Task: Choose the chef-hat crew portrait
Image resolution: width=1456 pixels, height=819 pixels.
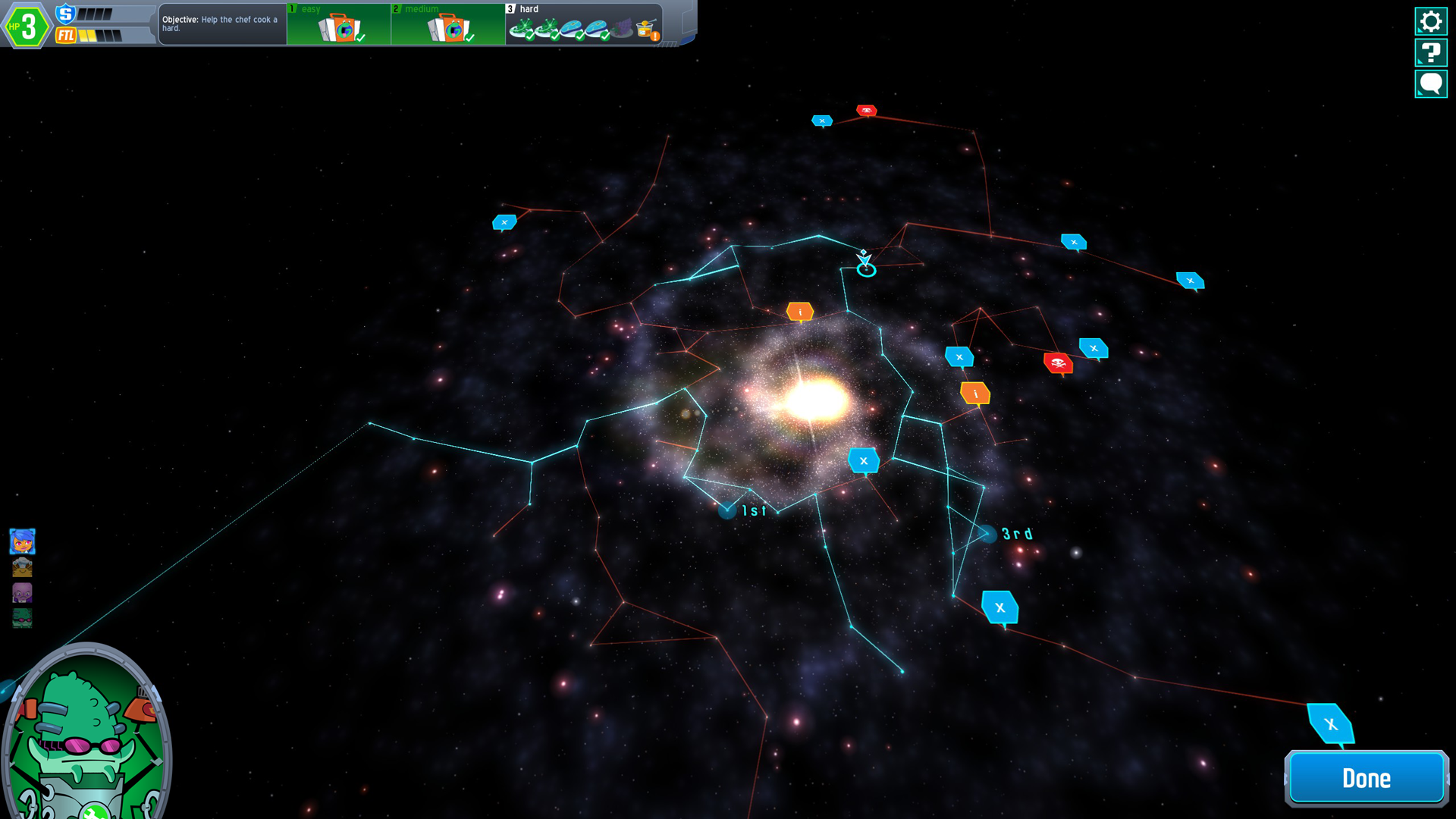Action: [22, 567]
